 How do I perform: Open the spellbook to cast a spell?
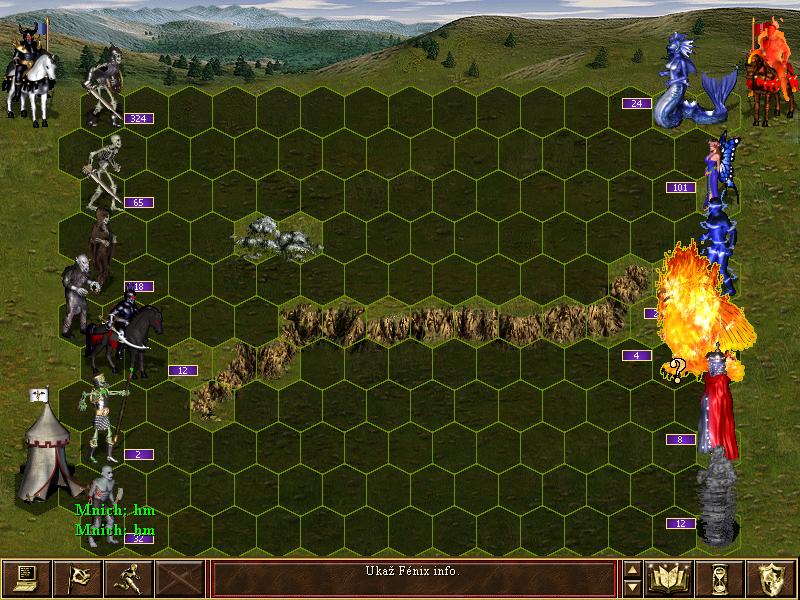(670, 579)
